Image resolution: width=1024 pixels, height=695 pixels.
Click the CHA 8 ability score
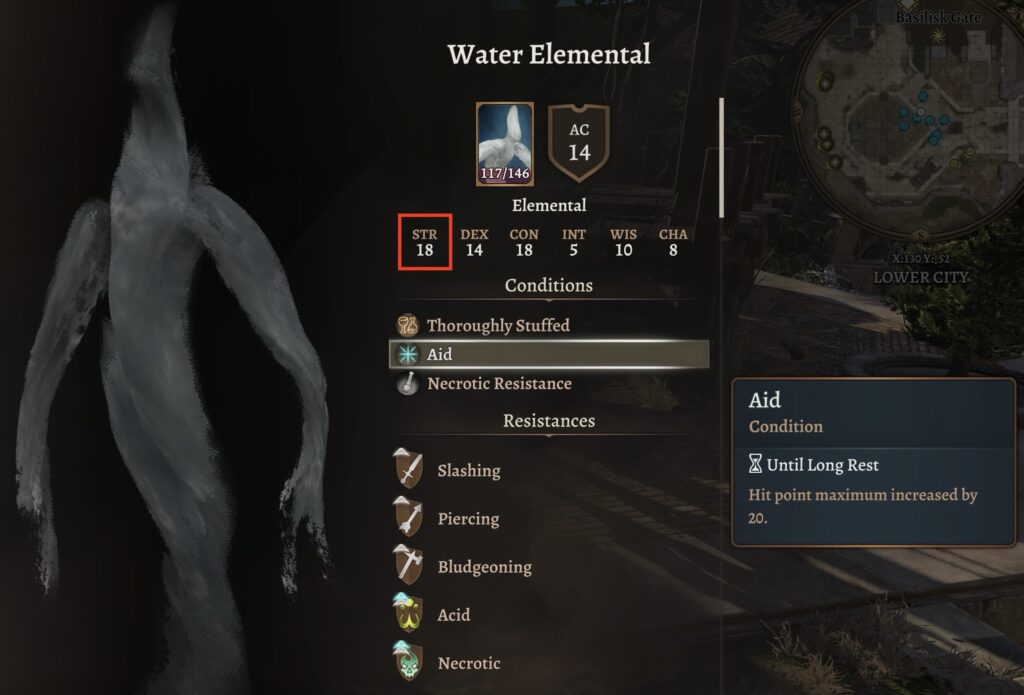coord(673,242)
